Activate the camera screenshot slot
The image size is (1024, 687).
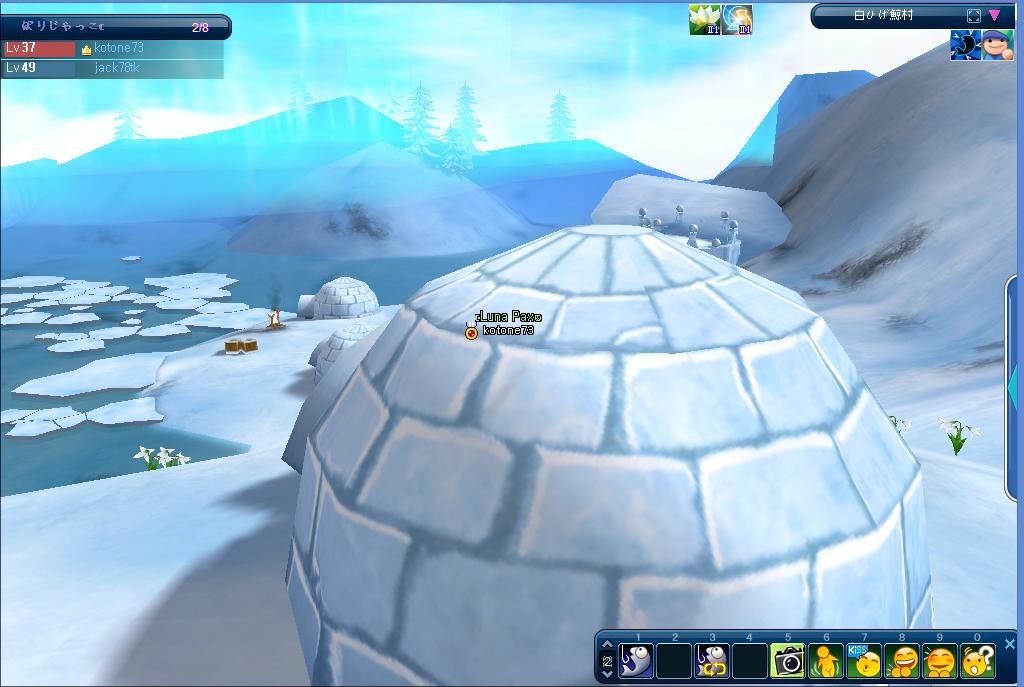[x=788, y=661]
